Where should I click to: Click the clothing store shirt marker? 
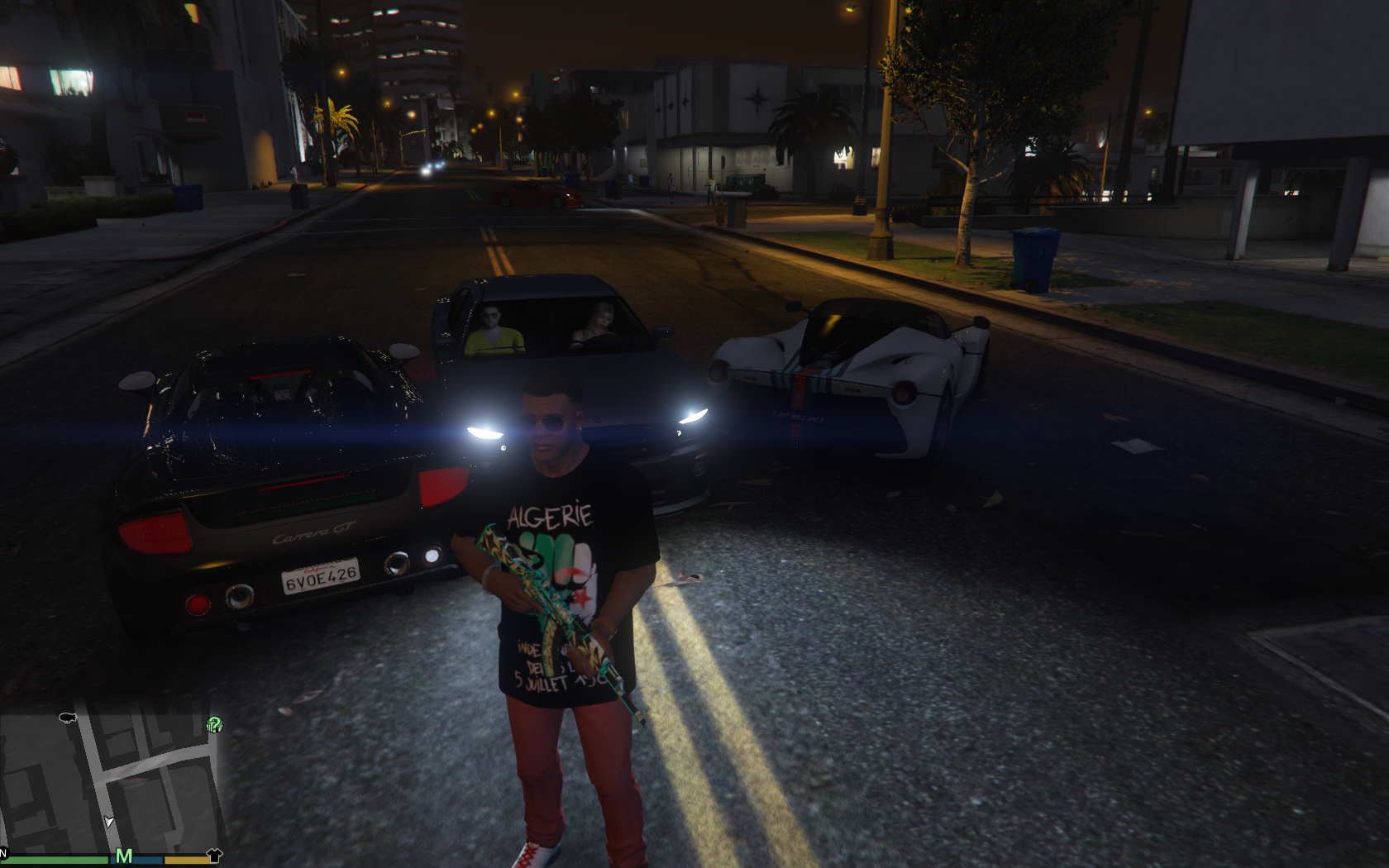(x=213, y=856)
